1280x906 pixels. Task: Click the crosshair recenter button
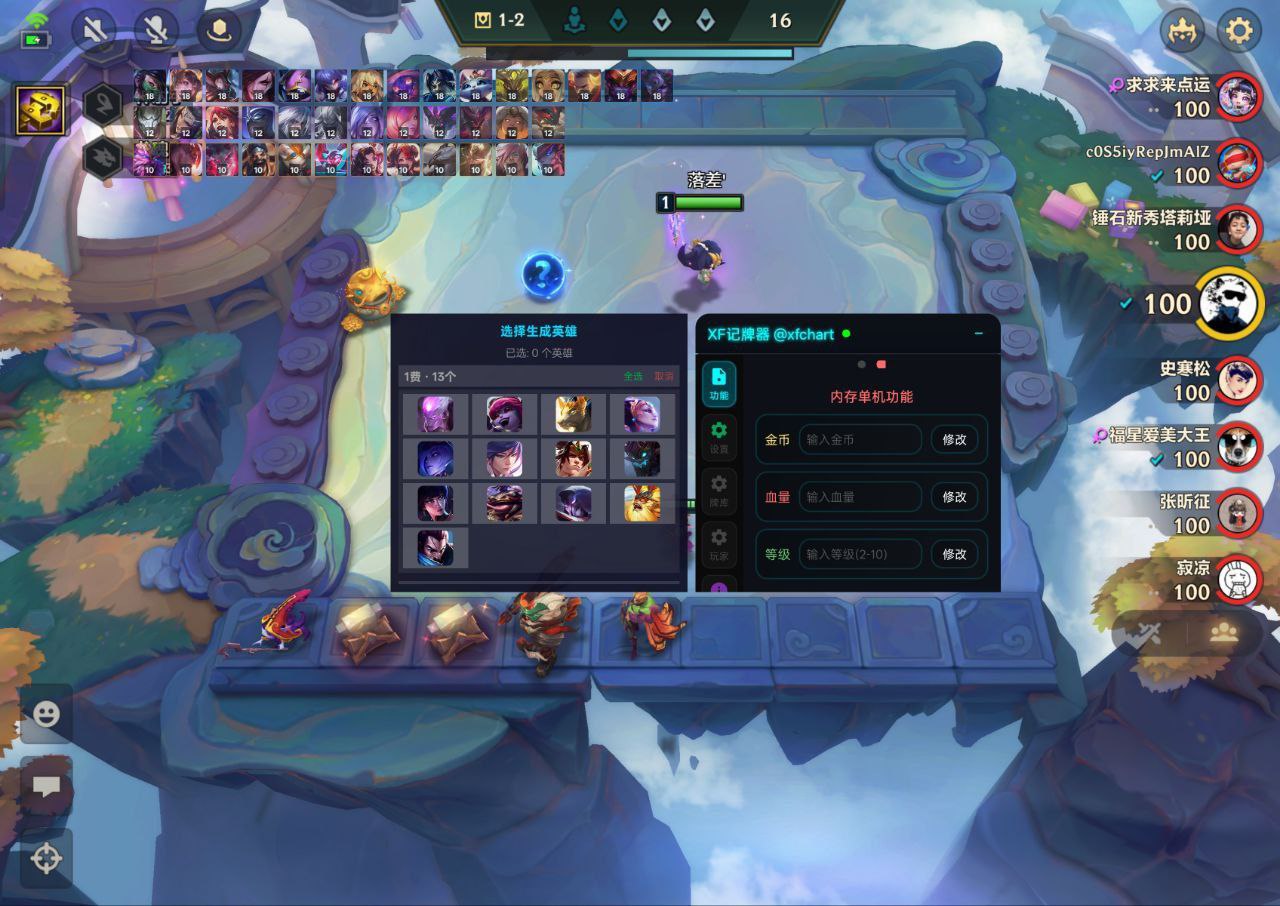coord(46,858)
